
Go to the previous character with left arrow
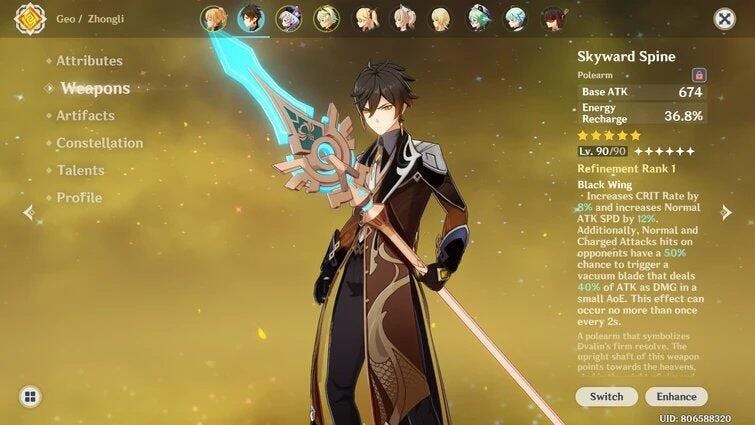(28, 212)
